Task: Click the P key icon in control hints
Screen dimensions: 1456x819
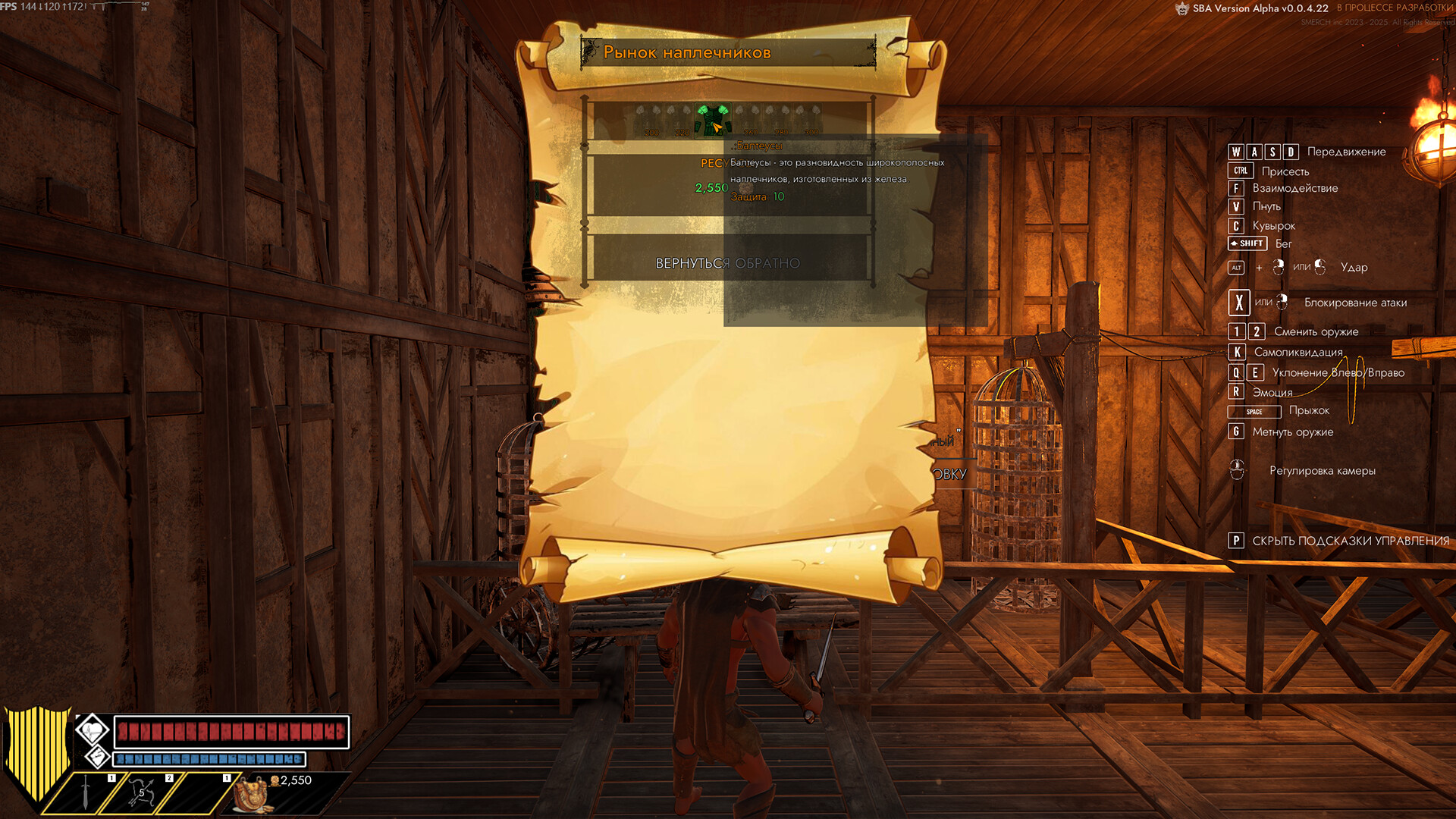Action: (x=1238, y=541)
